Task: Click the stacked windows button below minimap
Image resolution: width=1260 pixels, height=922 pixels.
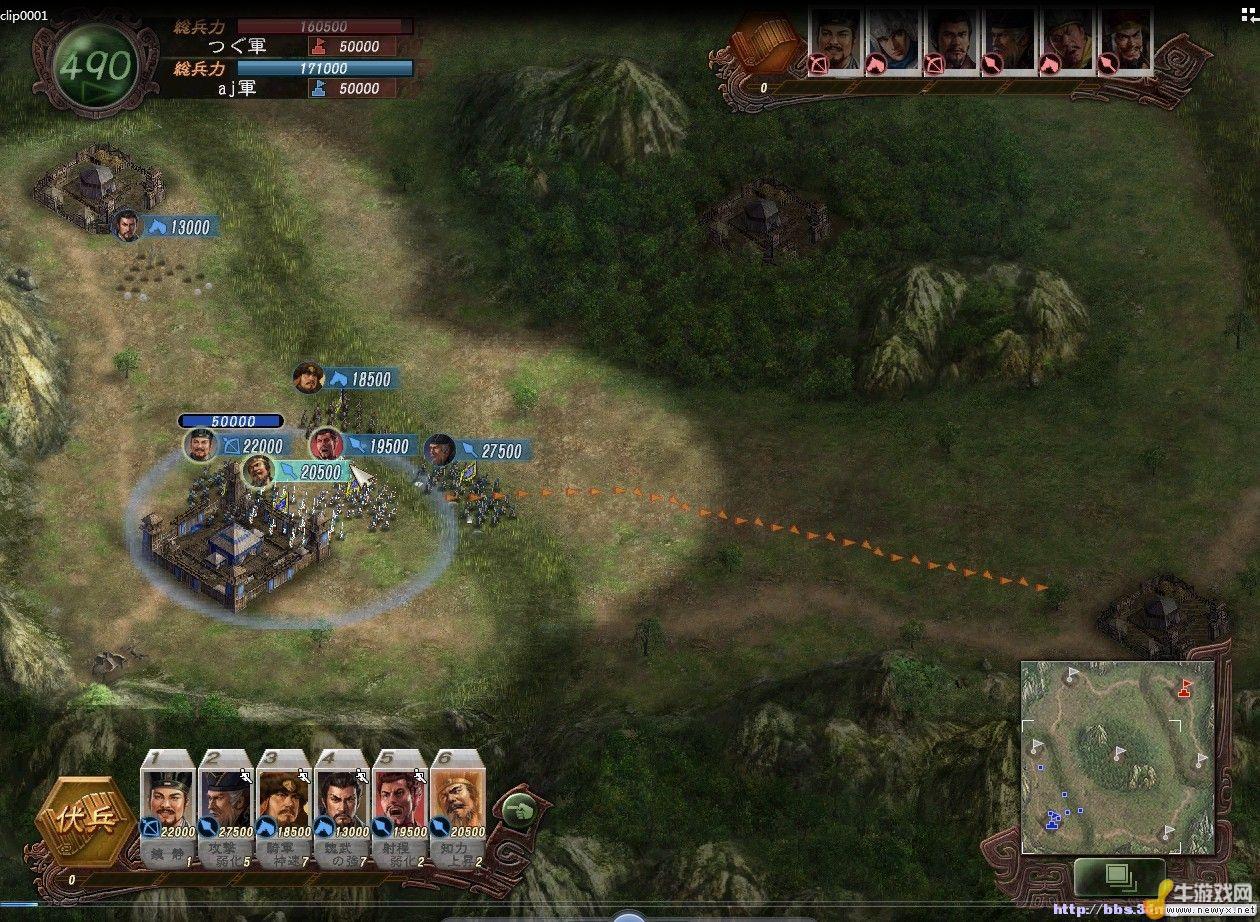Action: (1120, 878)
